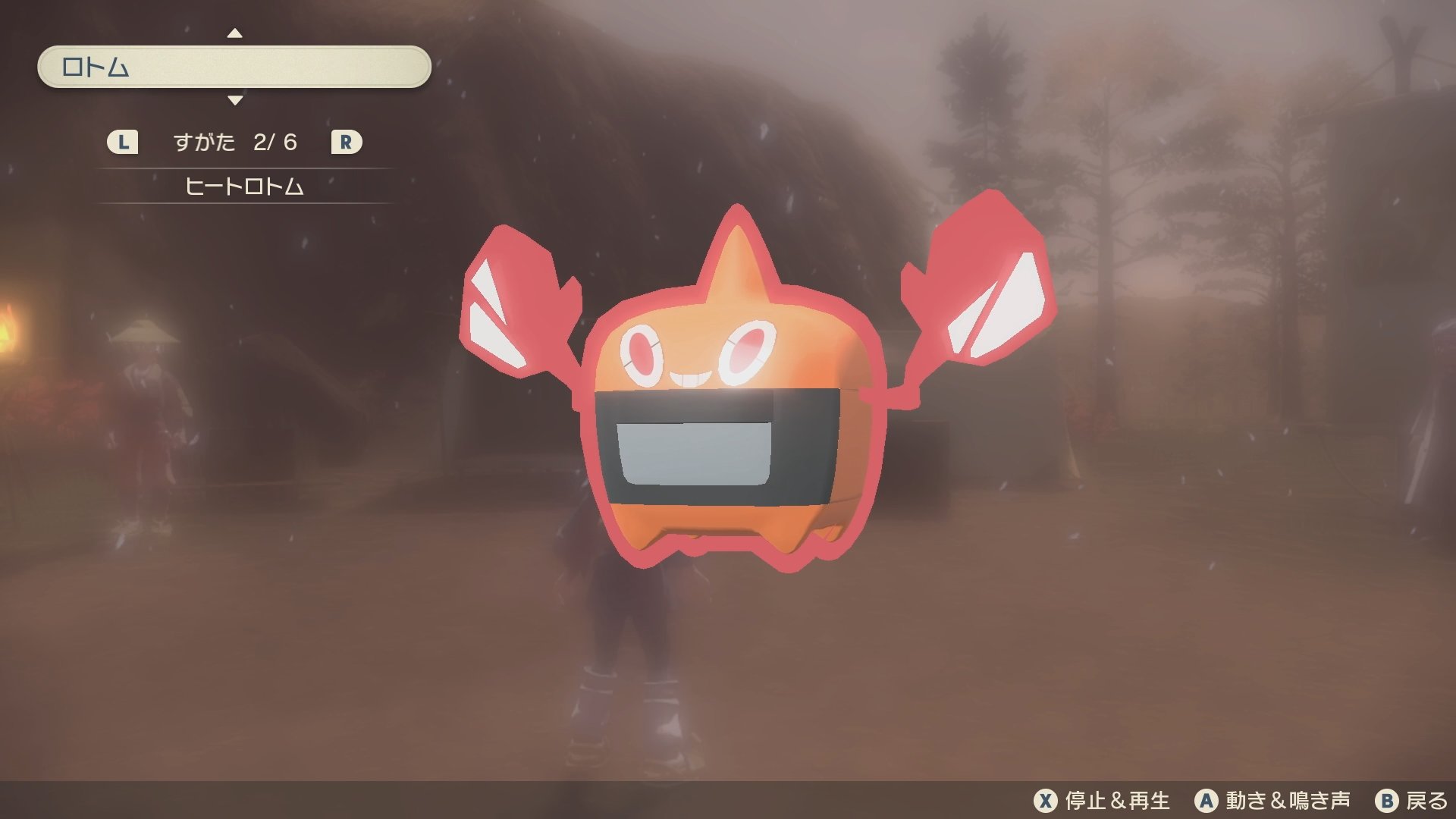Select the ロトム Pokémon name bar
Viewport: 1456px width, 819px height.
click(234, 67)
